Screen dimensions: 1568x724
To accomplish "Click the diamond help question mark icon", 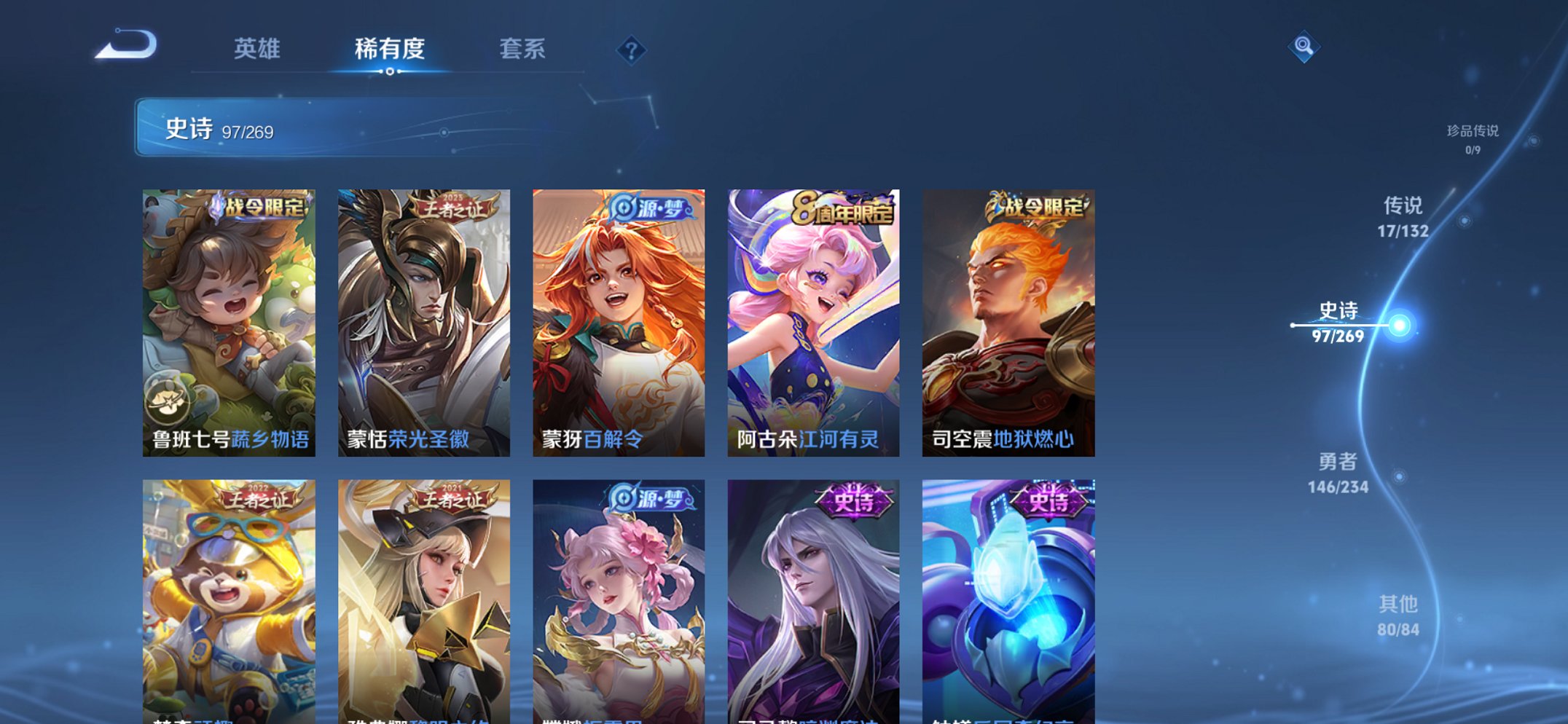I will point(631,50).
